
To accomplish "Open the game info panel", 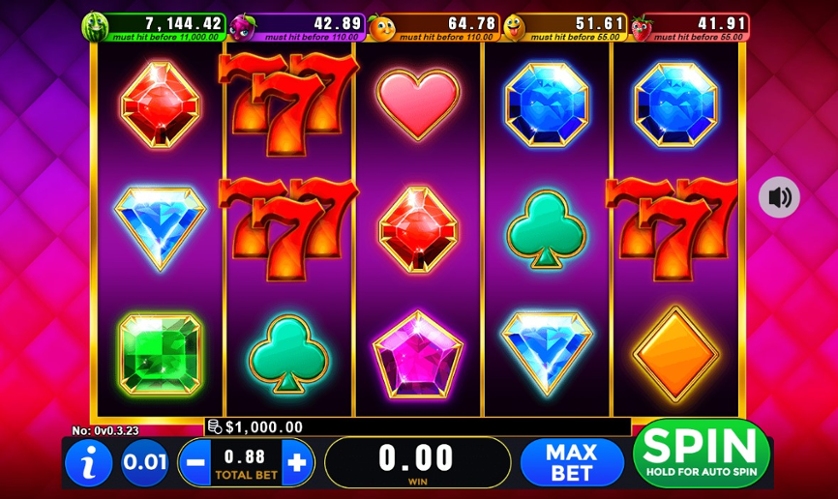I will coord(88,463).
